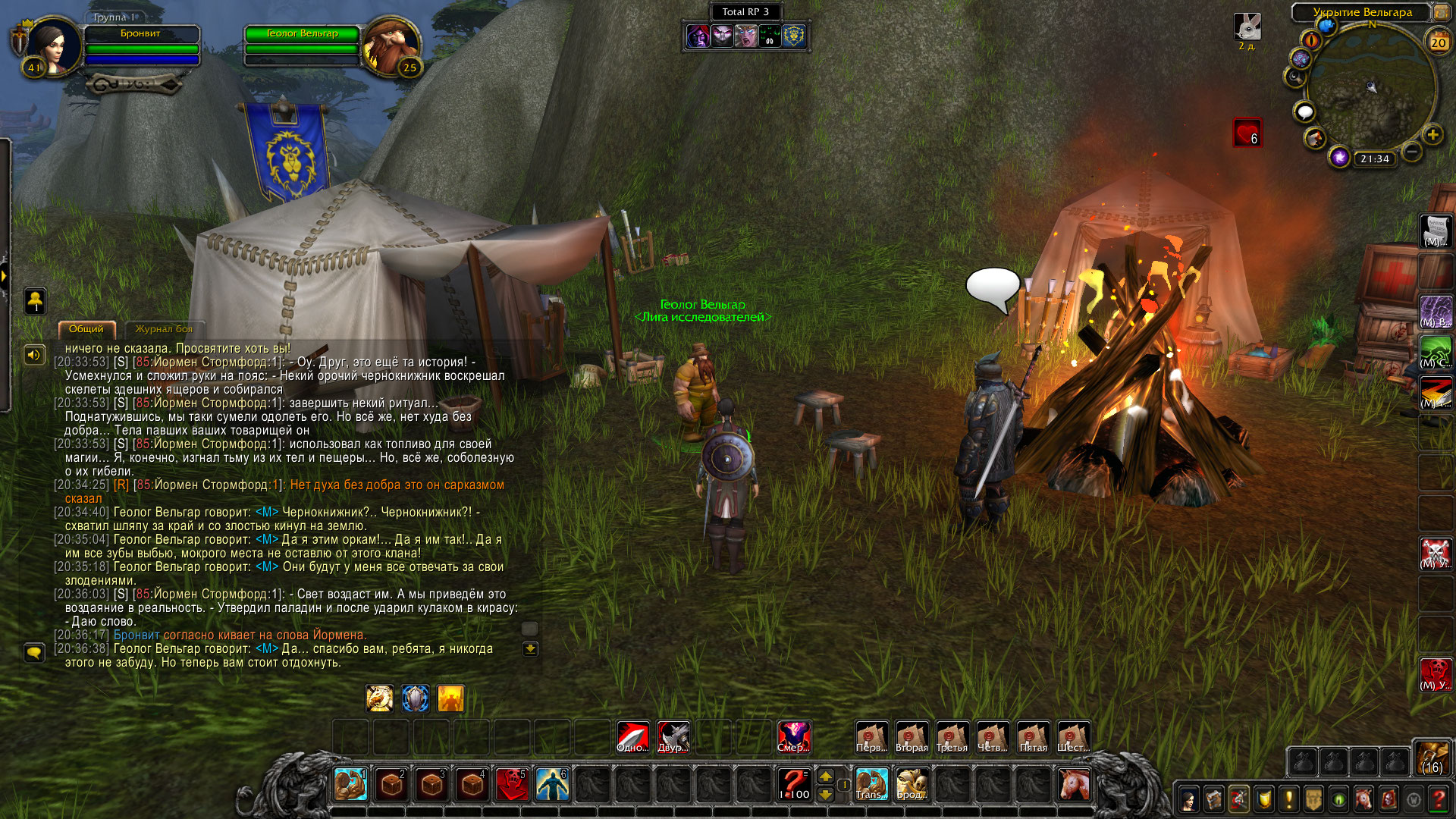The width and height of the screenshot is (1456, 819).
Task: Switch to the Общий chat tab
Action: click(86, 329)
